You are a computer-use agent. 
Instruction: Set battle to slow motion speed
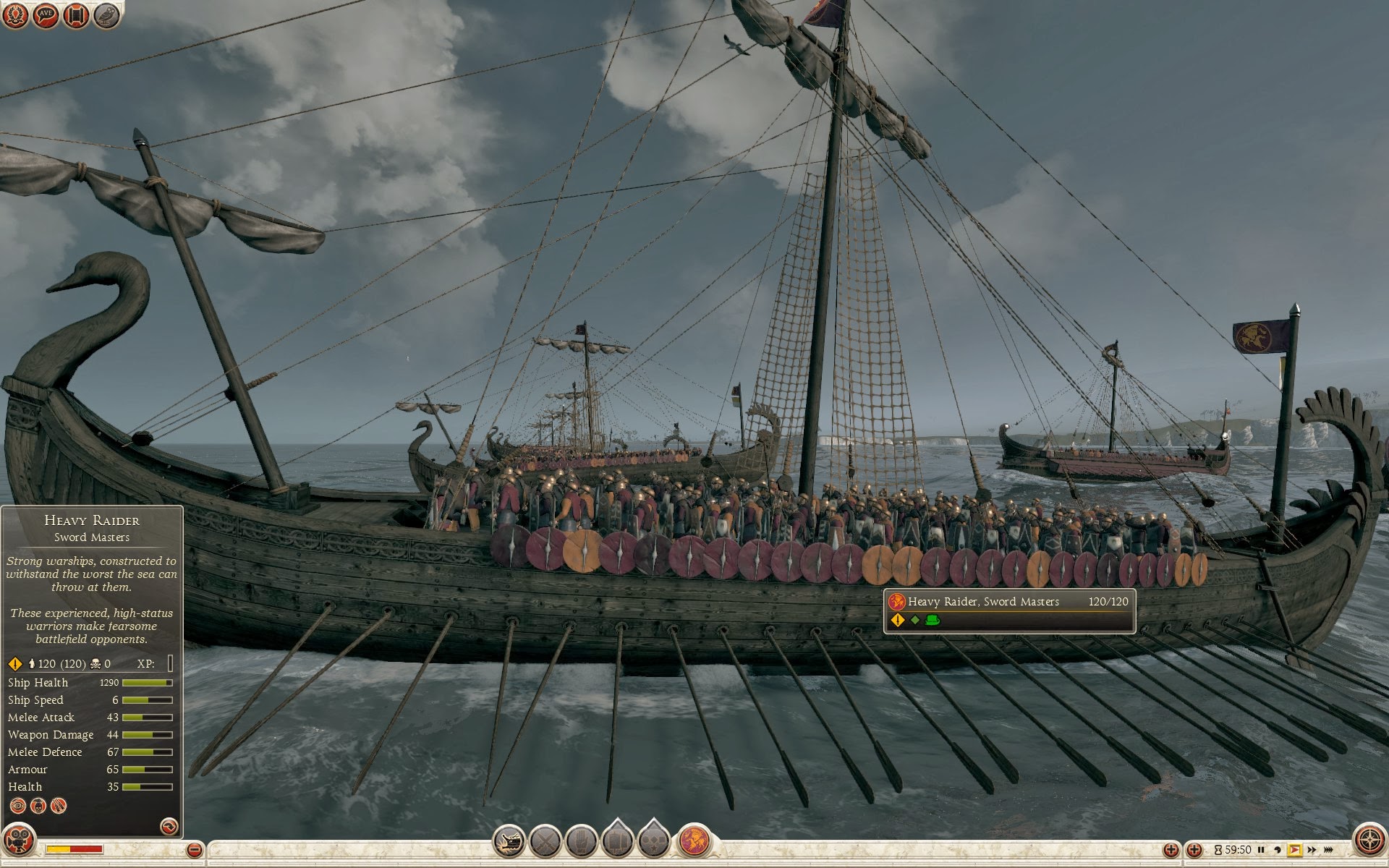(x=1278, y=850)
